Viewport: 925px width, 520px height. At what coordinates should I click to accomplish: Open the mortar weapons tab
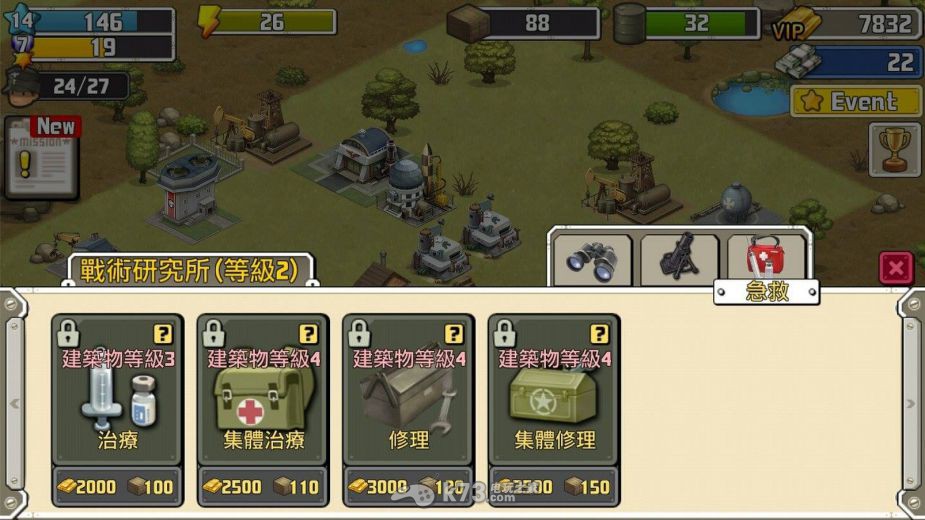point(680,259)
